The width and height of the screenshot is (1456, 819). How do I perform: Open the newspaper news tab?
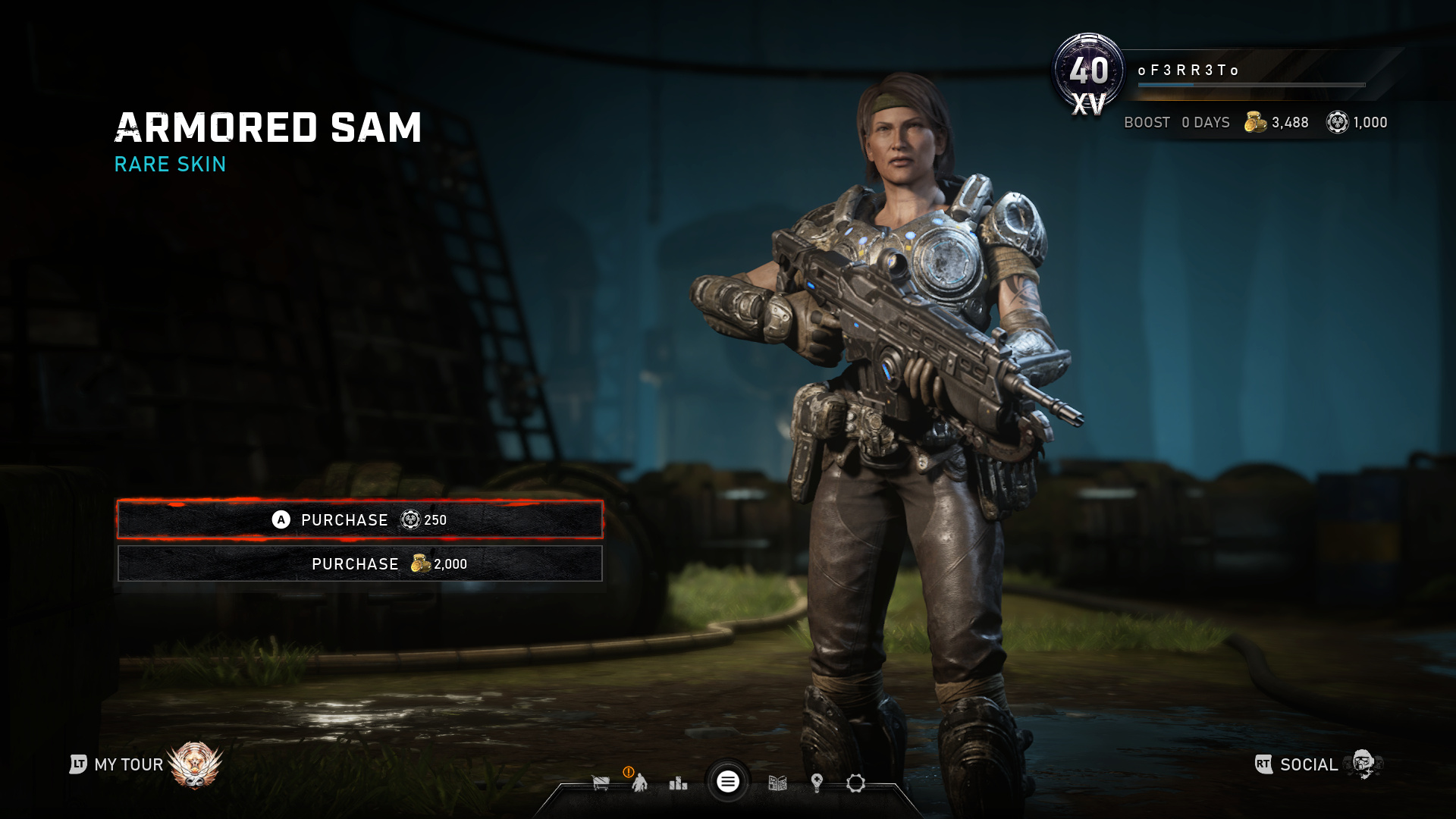pos(777,783)
